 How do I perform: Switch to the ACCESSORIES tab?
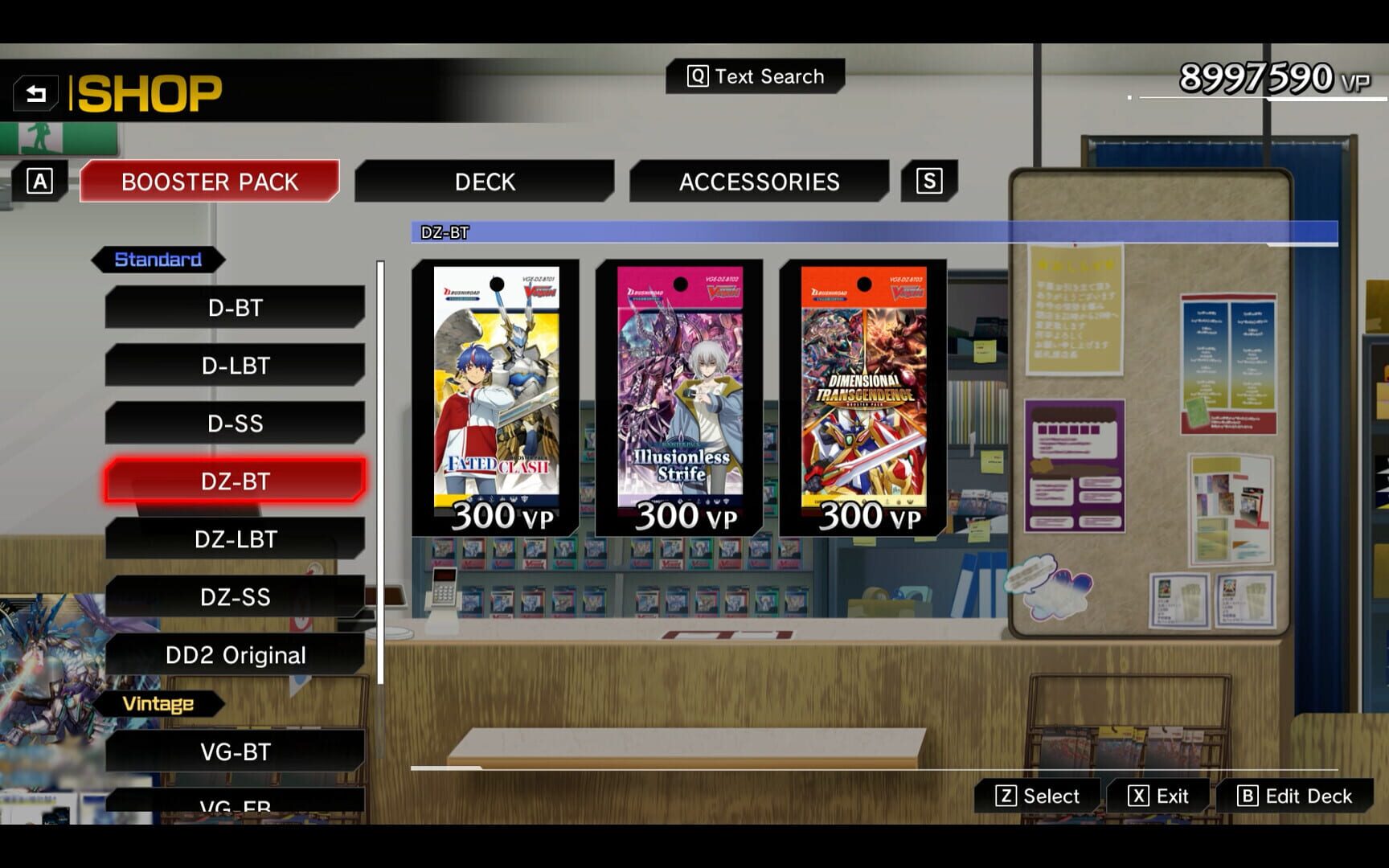tap(759, 182)
